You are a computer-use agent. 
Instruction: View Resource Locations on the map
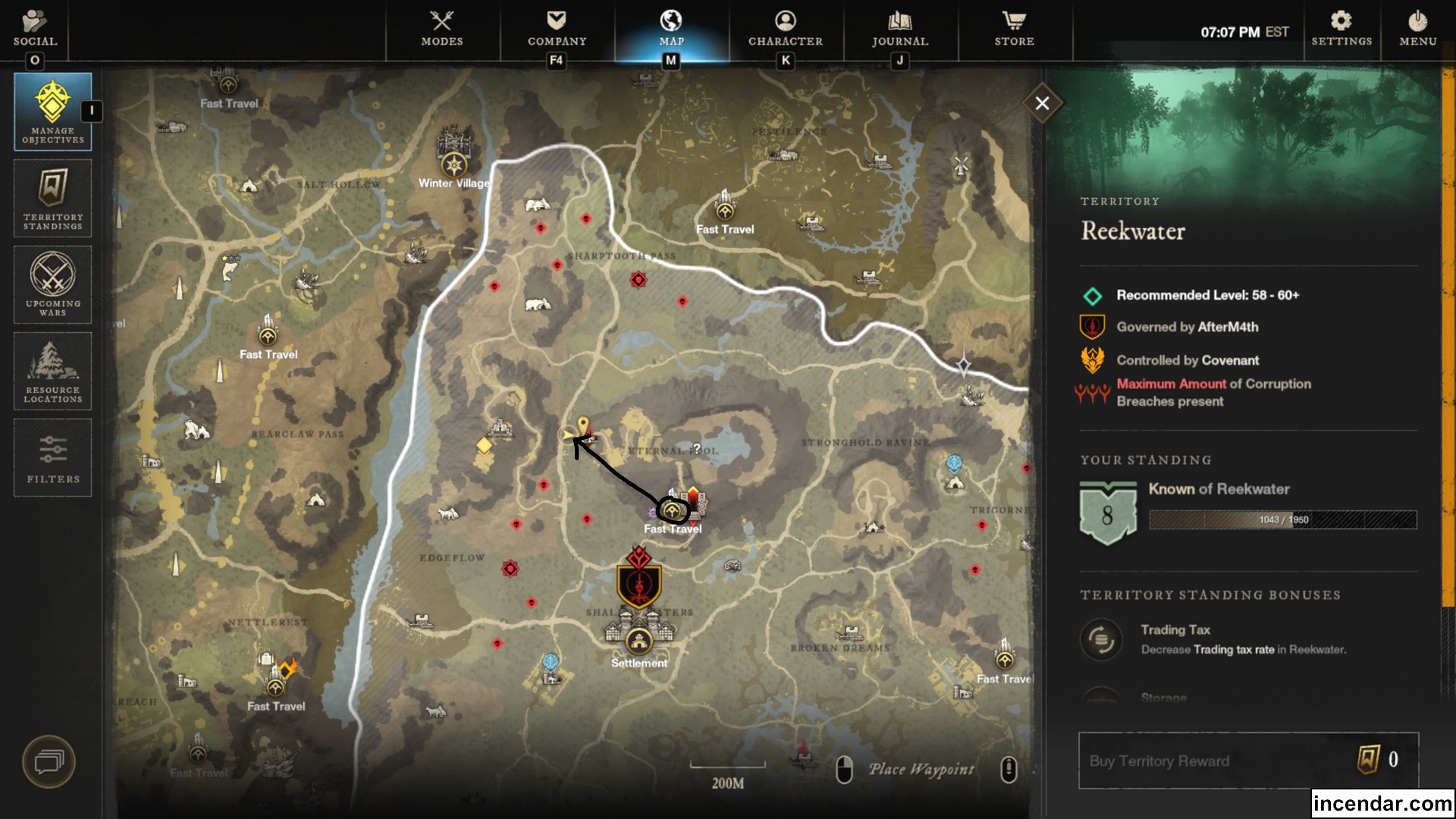52,371
